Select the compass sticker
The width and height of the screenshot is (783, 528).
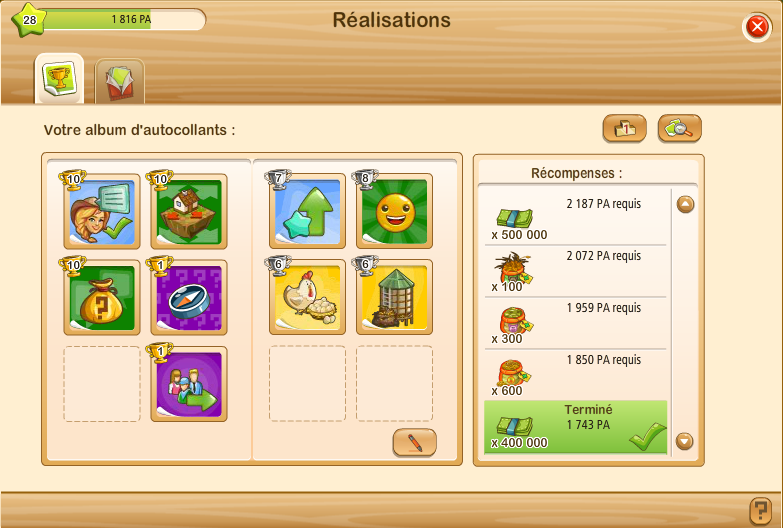[x=189, y=297]
